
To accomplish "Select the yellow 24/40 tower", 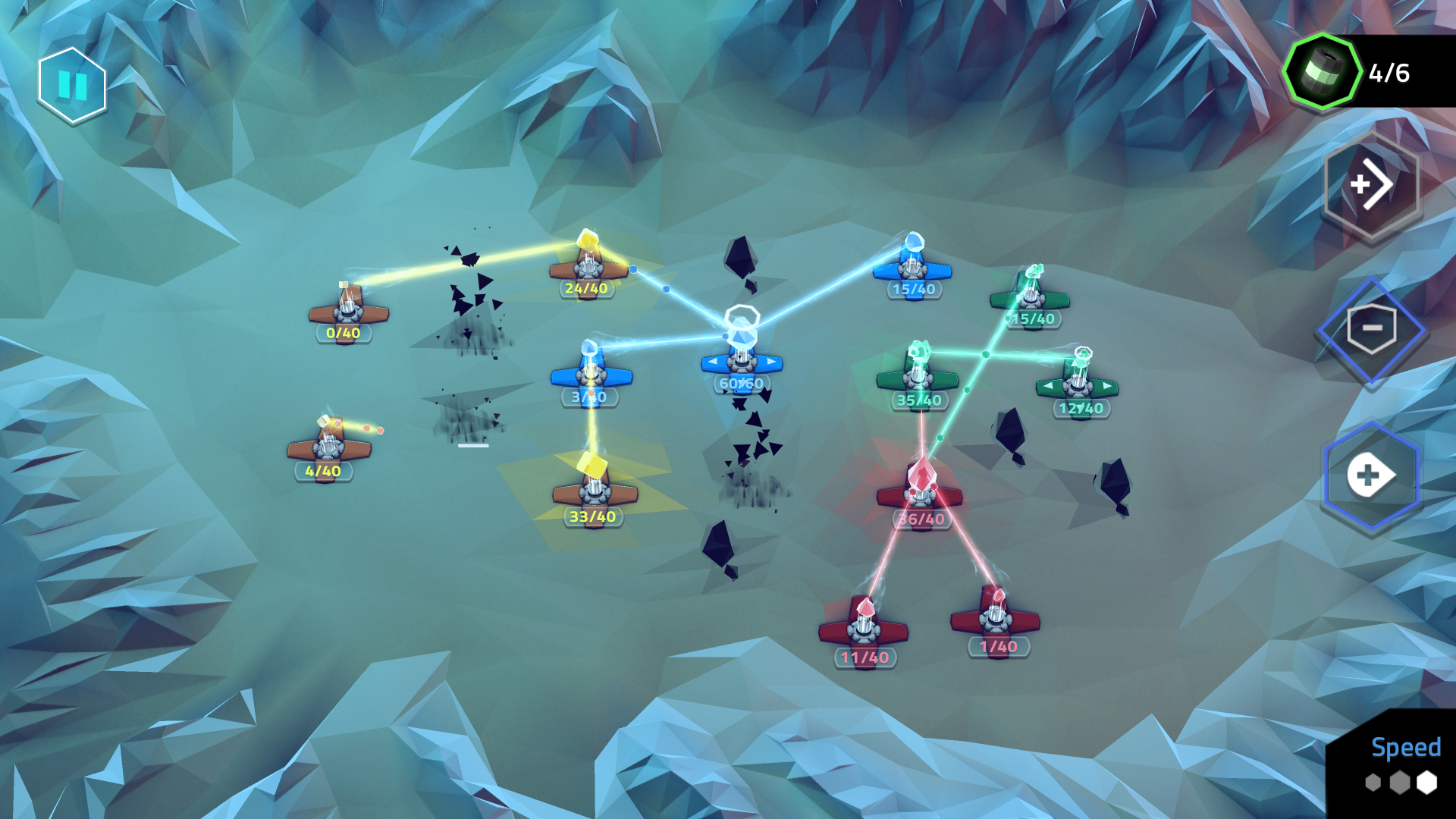I will [x=588, y=266].
